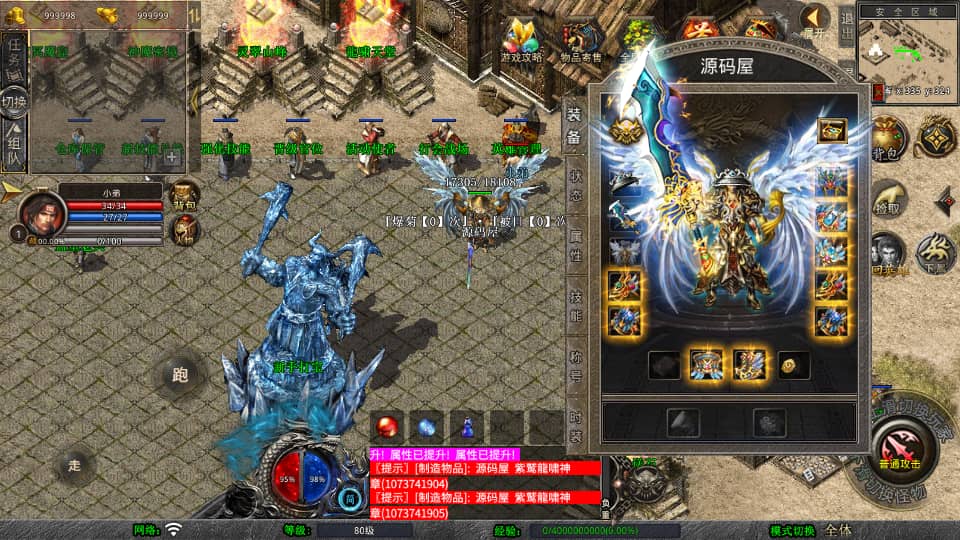Viewport: 960px width, 540px height.
Task: Use the red potion hotbar slot
Action: tap(386, 426)
